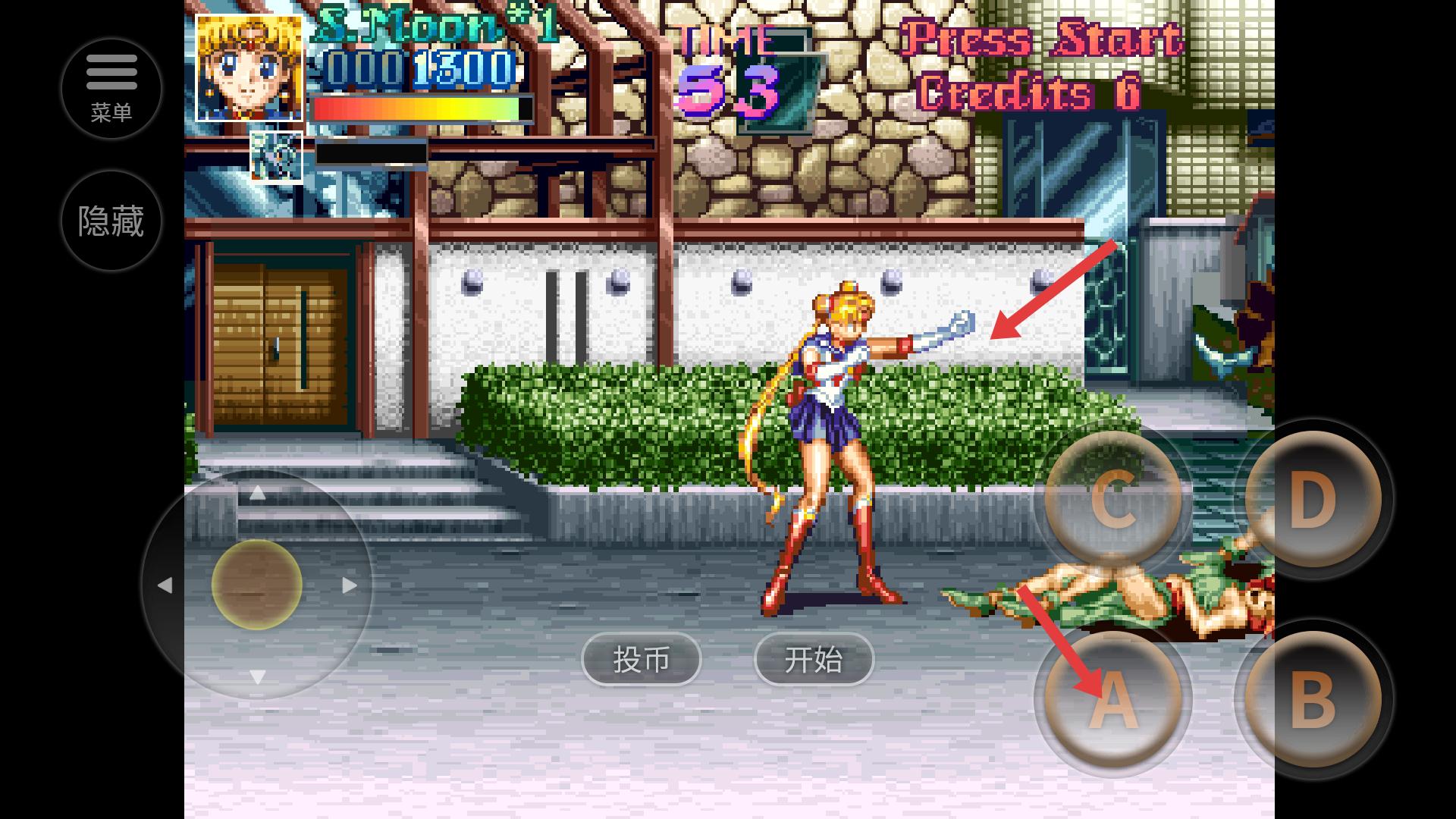This screenshot has width=1456, height=819.
Task: Tap the d-pad down arrow
Action: click(257, 676)
